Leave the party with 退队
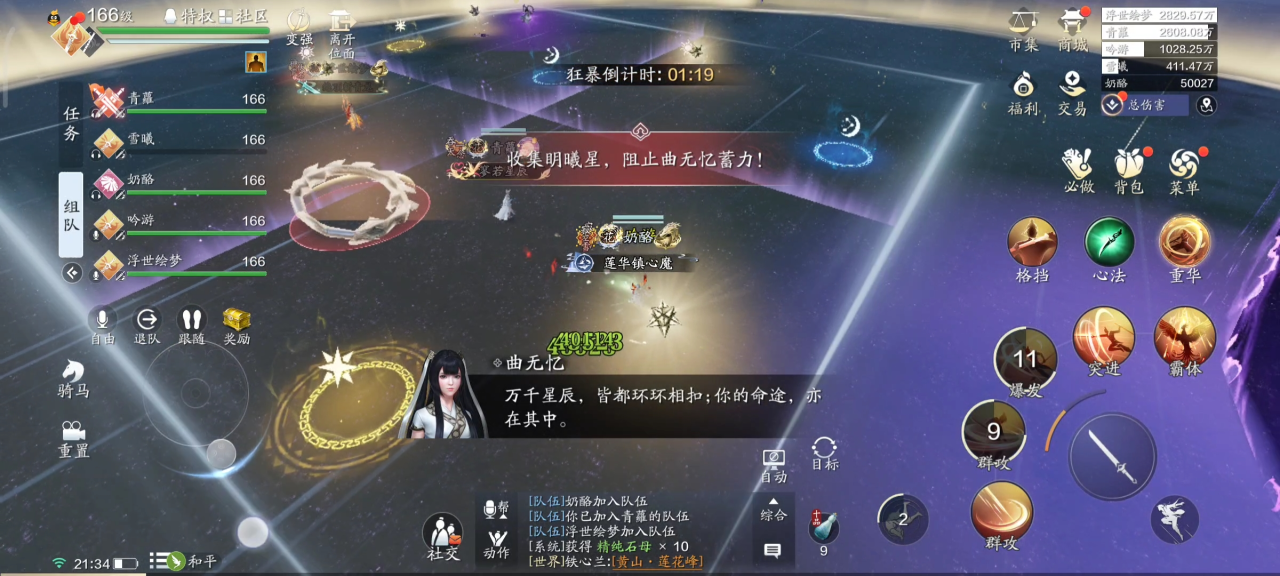 pyautogui.click(x=147, y=322)
